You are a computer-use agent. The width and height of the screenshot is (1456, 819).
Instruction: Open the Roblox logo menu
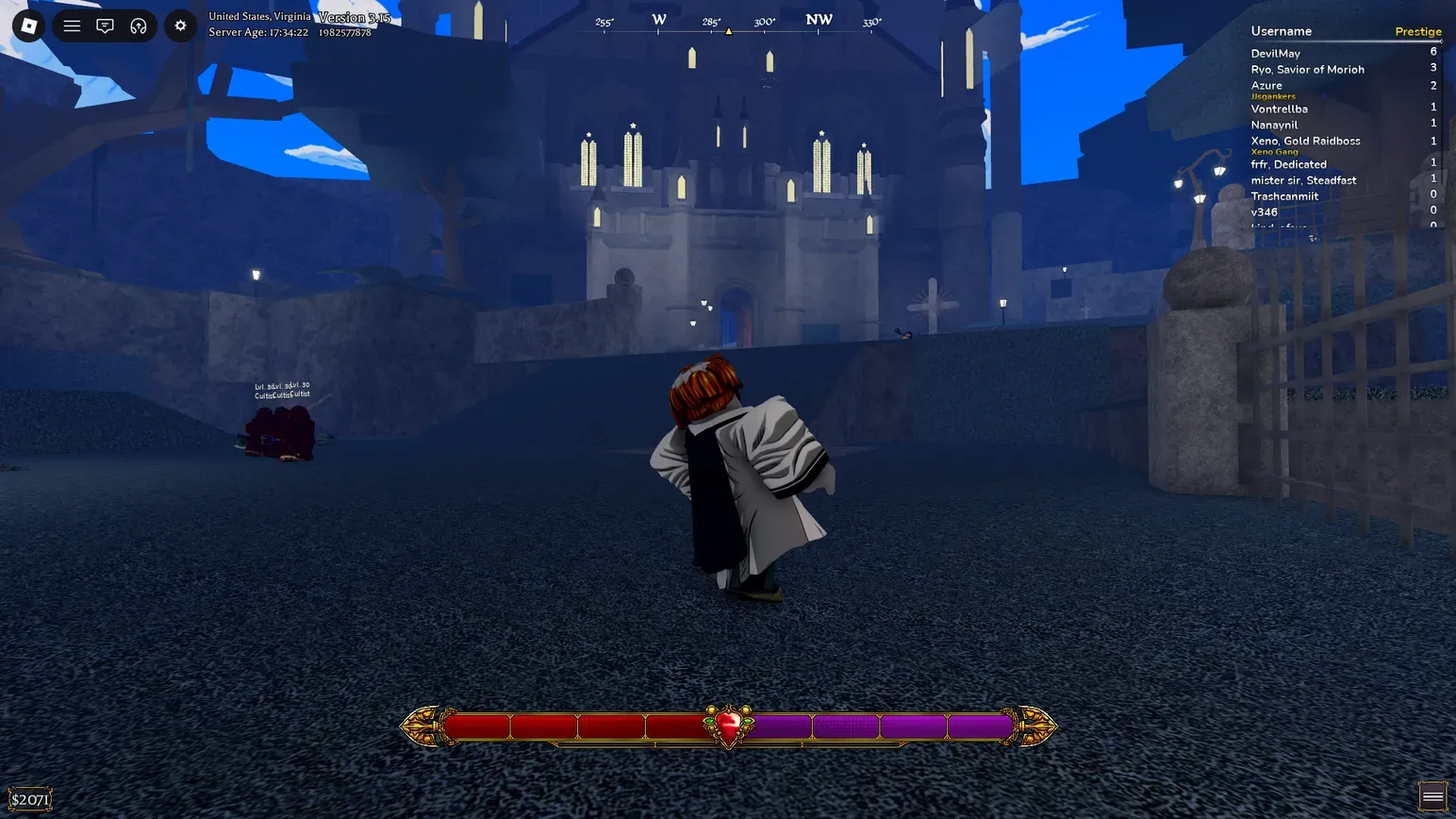click(x=28, y=25)
